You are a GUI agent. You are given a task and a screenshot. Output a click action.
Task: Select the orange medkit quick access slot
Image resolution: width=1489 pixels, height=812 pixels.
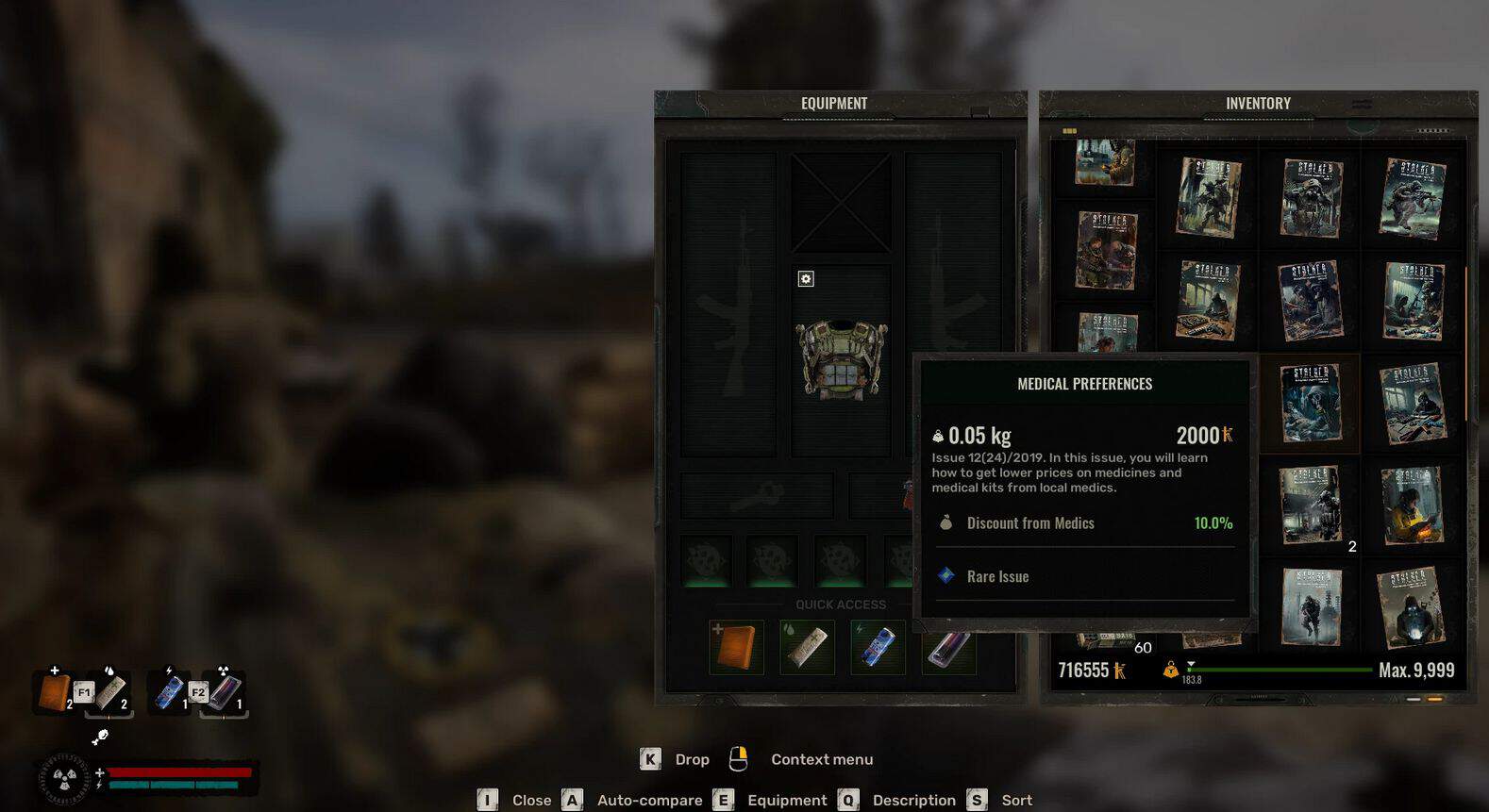pos(736,647)
